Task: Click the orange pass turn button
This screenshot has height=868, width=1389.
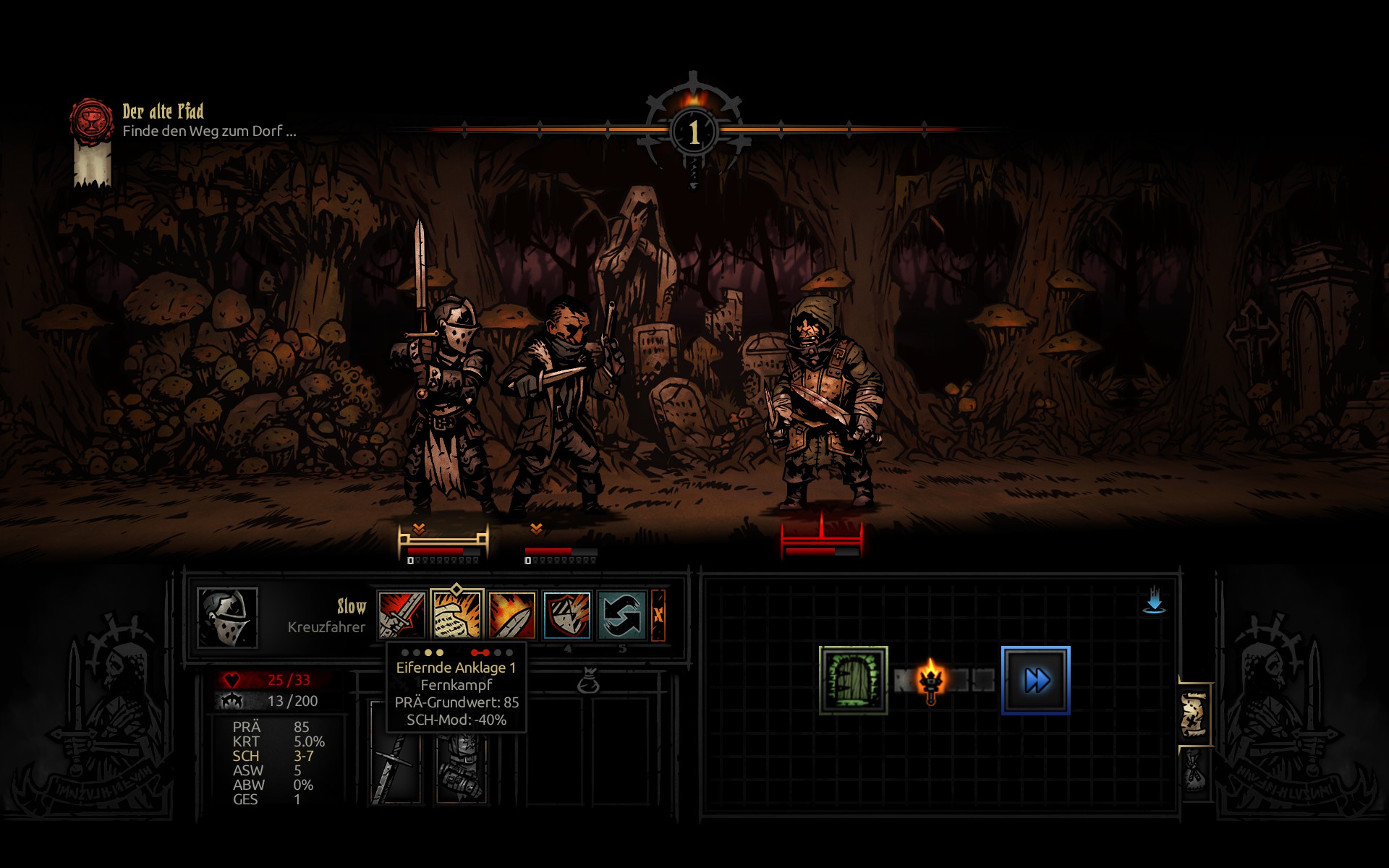Action: click(x=658, y=615)
